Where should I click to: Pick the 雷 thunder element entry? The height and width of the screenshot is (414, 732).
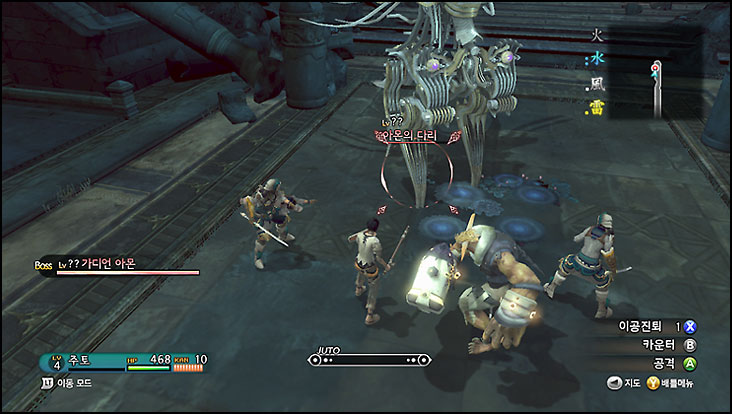[x=596, y=108]
